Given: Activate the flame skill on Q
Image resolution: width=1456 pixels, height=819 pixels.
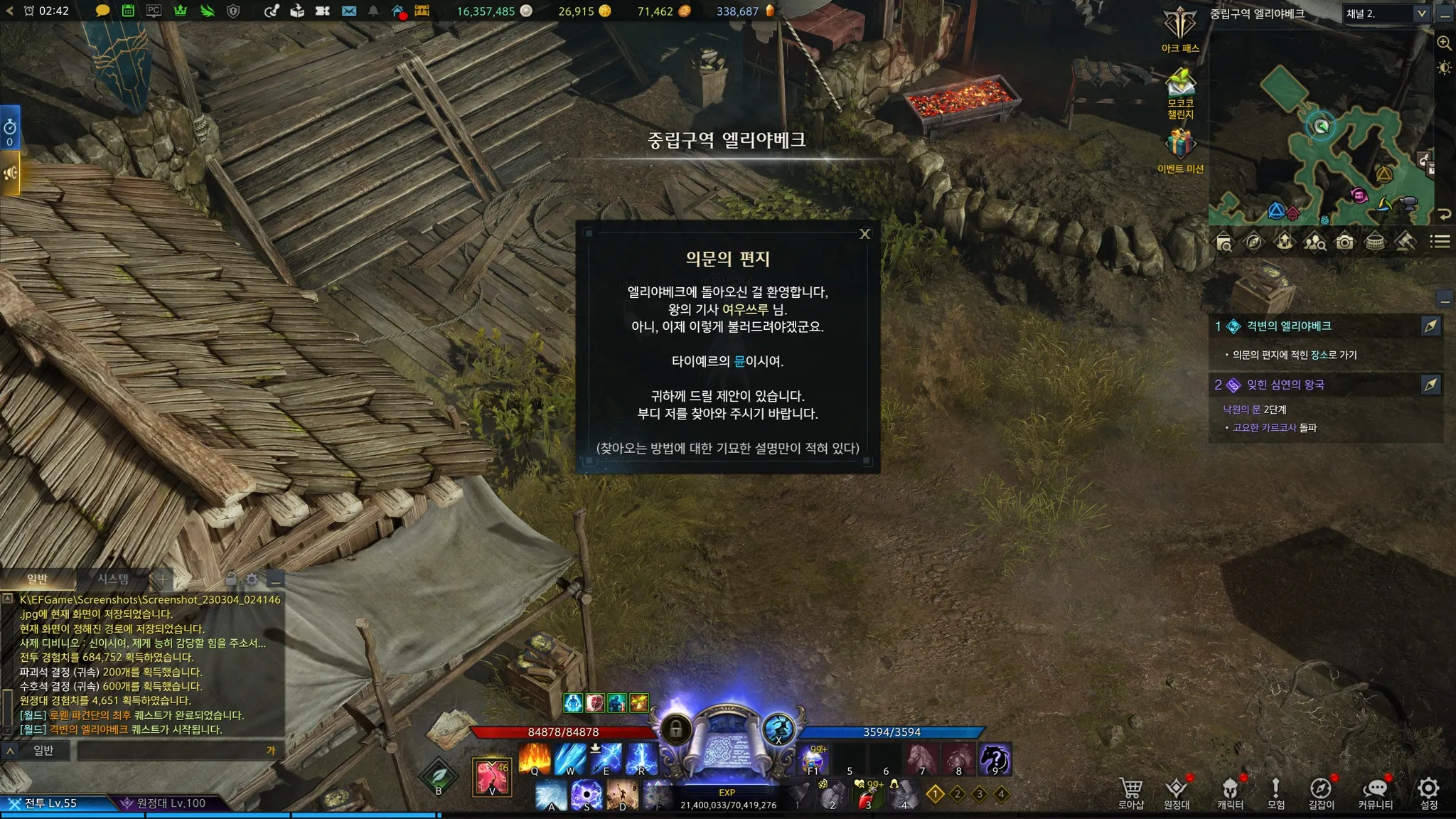Looking at the screenshot, I should [x=535, y=759].
